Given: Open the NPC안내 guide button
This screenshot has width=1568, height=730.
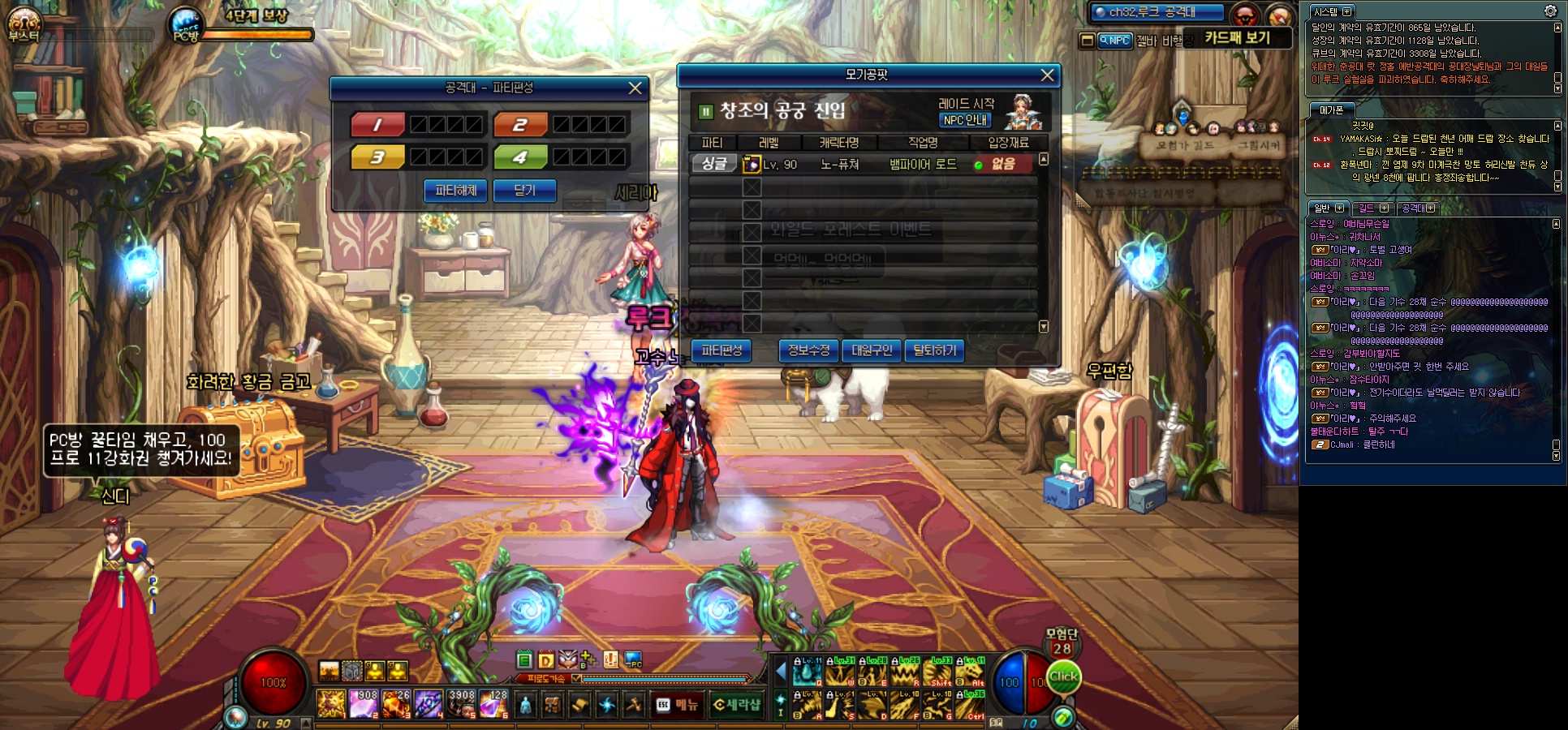Looking at the screenshot, I should click(965, 120).
